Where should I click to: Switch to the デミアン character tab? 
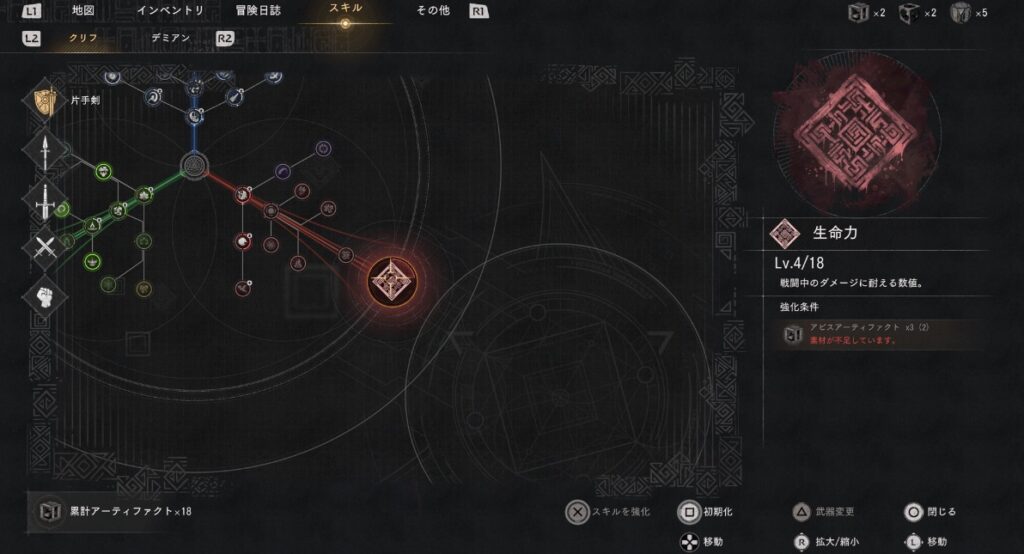pyautogui.click(x=169, y=38)
